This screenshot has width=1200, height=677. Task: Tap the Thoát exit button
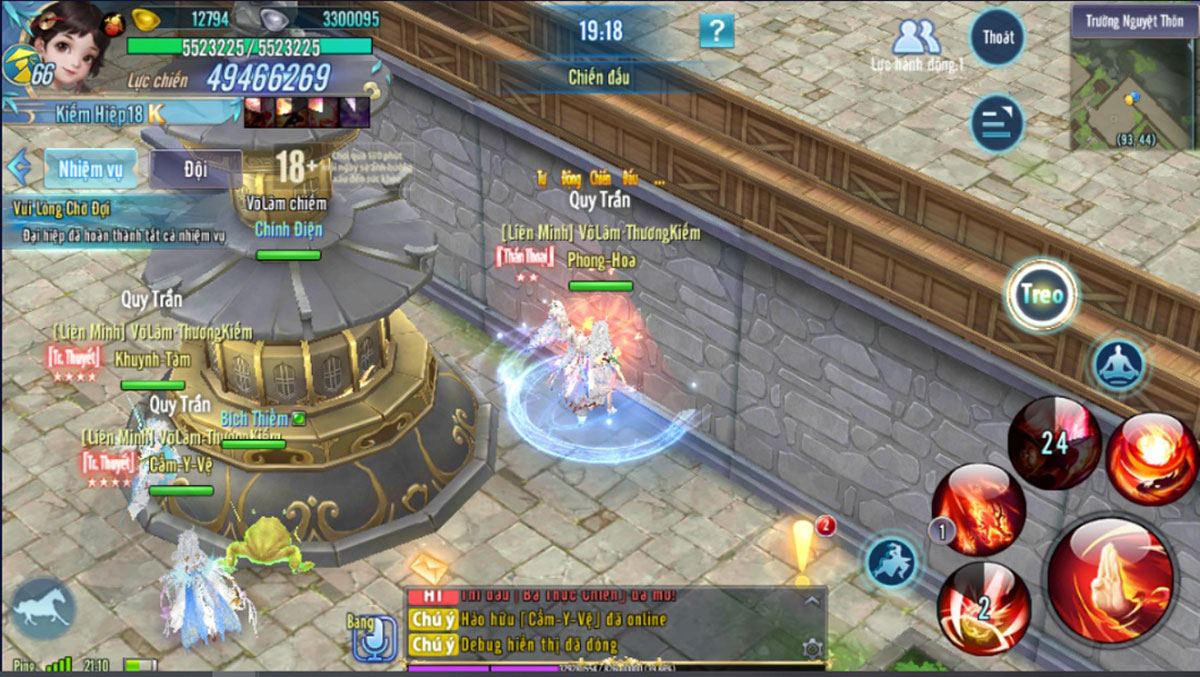pos(997,37)
